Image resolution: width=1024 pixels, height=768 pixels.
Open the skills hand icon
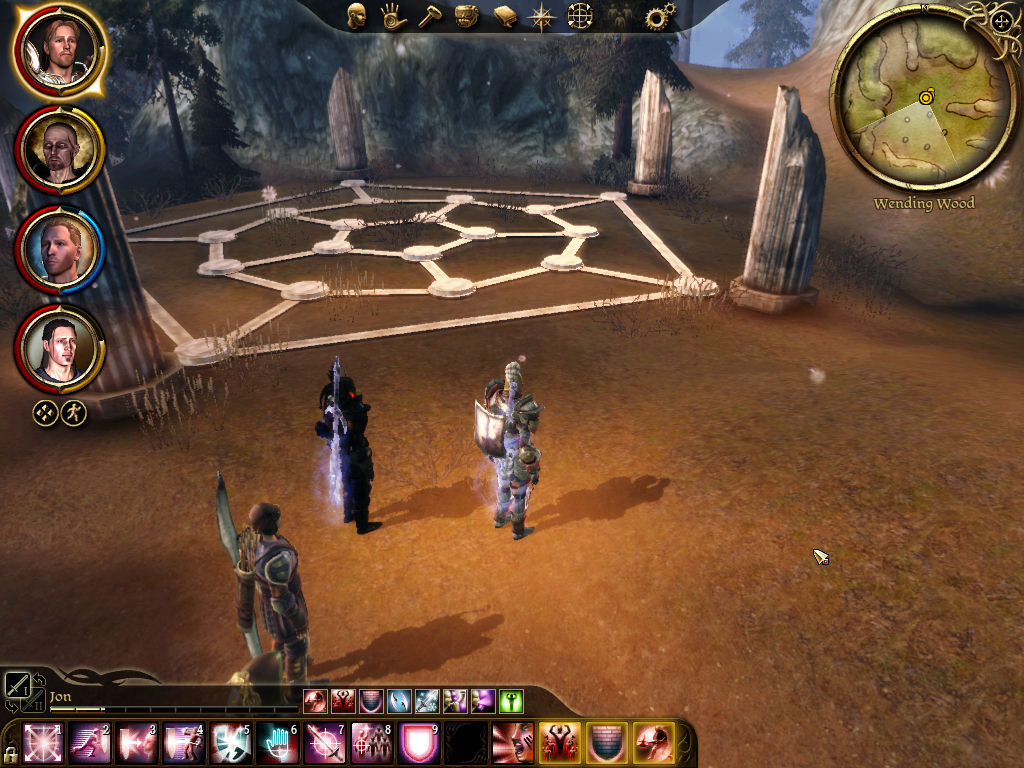pyautogui.click(x=393, y=16)
